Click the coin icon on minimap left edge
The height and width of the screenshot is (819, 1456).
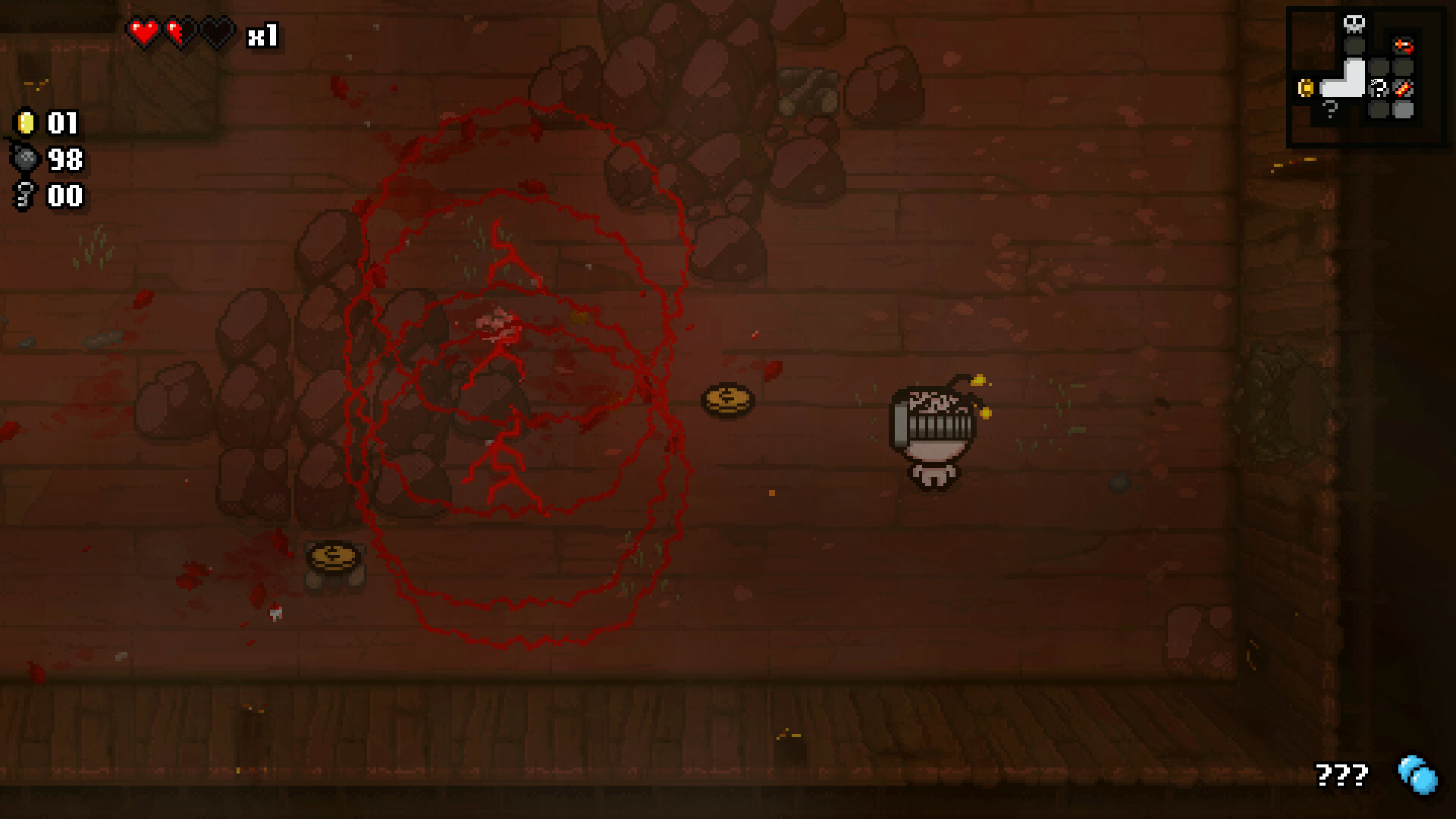coord(1306,88)
